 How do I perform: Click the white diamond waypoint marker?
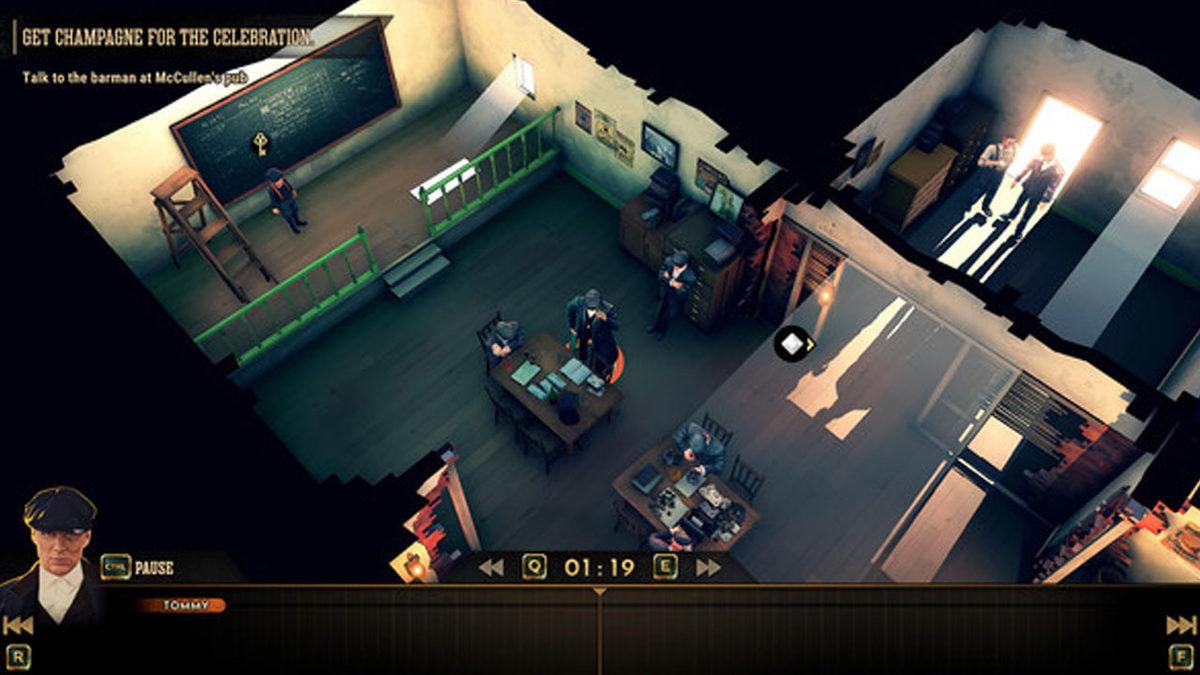792,344
